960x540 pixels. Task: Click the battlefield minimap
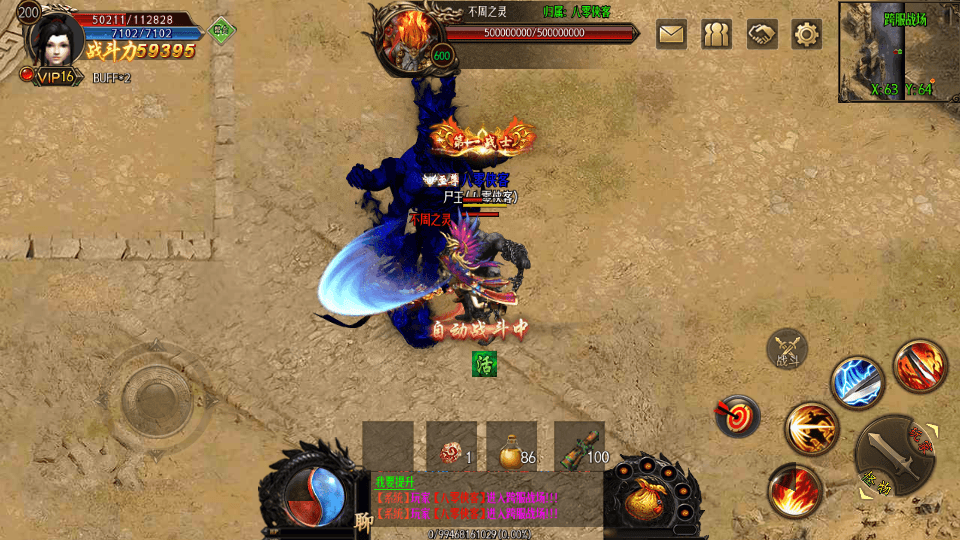(x=897, y=51)
